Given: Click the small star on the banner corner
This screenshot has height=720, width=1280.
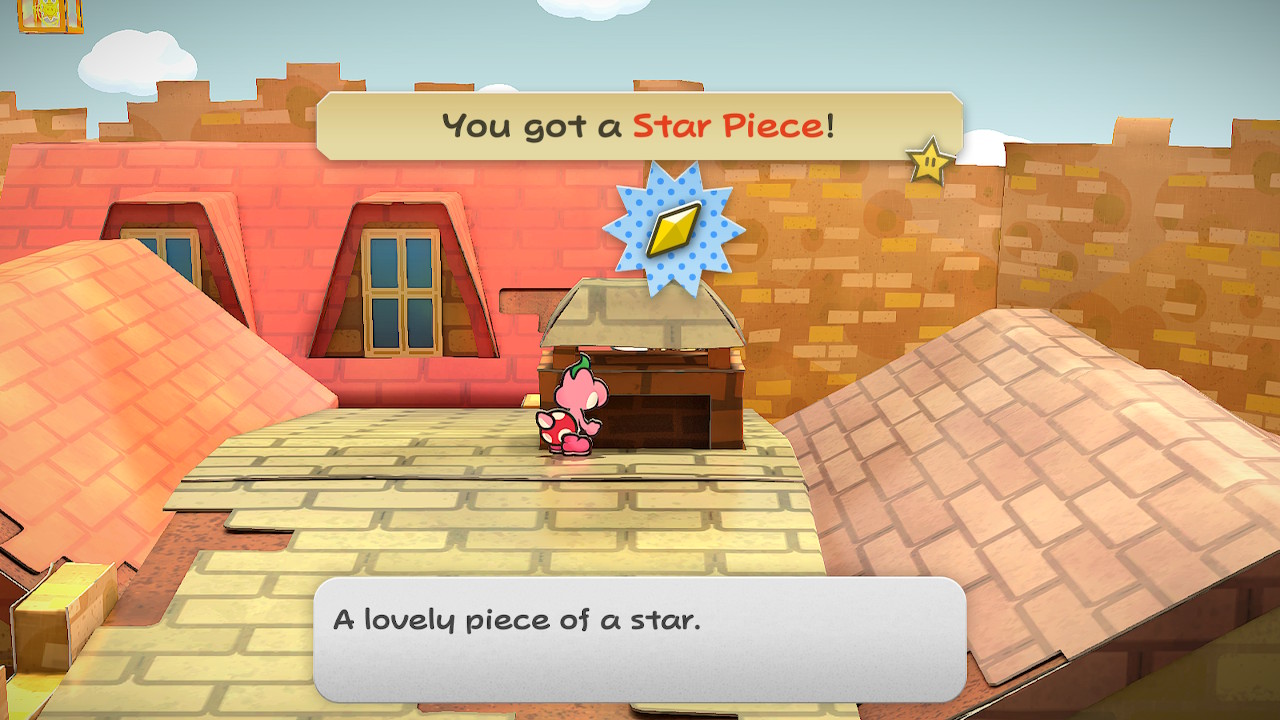Looking at the screenshot, I should click(930, 161).
